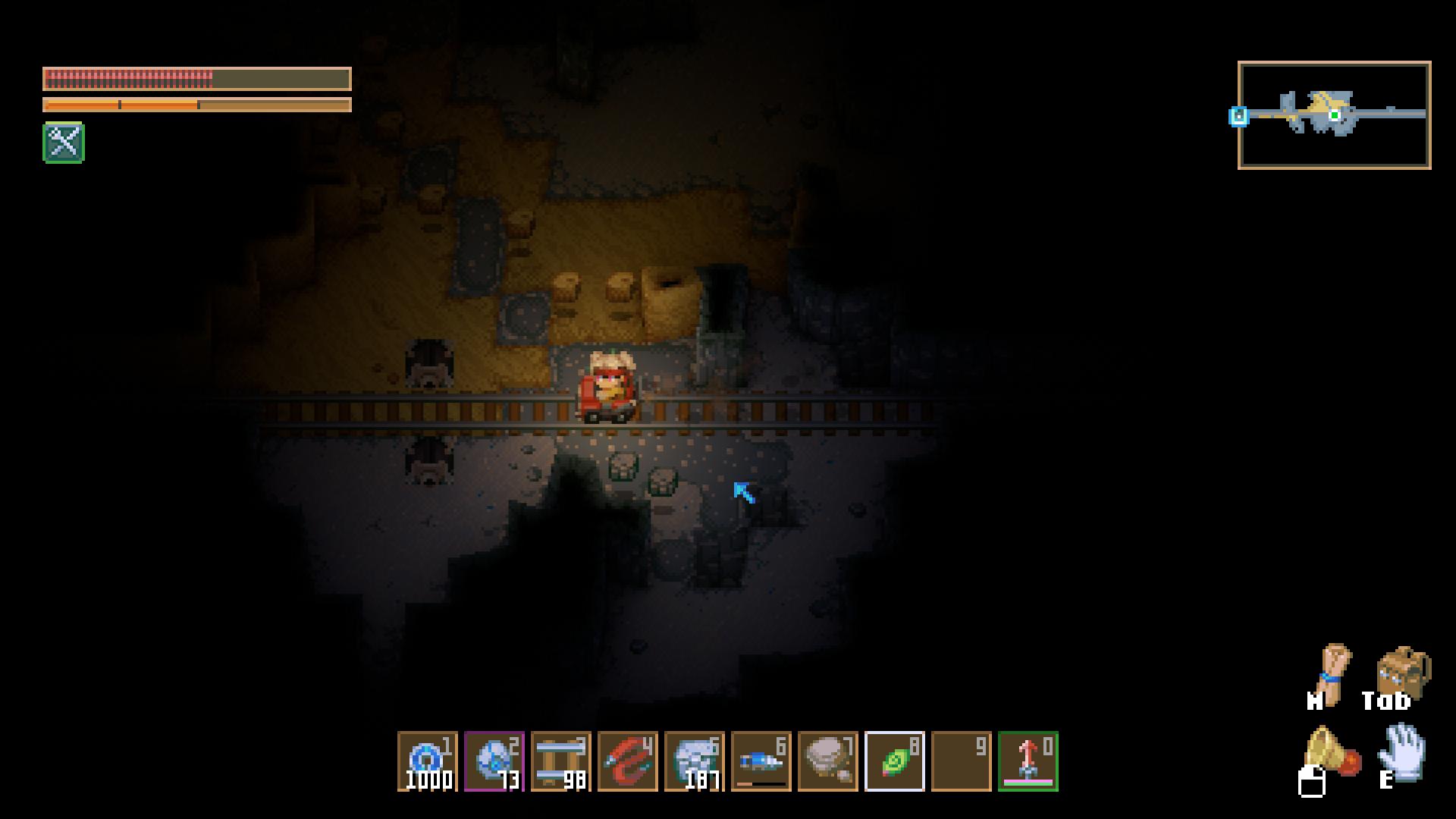Screen dimensions: 1456x819
Task: Select the red arrow item in slot 0
Action: coord(1028,761)
